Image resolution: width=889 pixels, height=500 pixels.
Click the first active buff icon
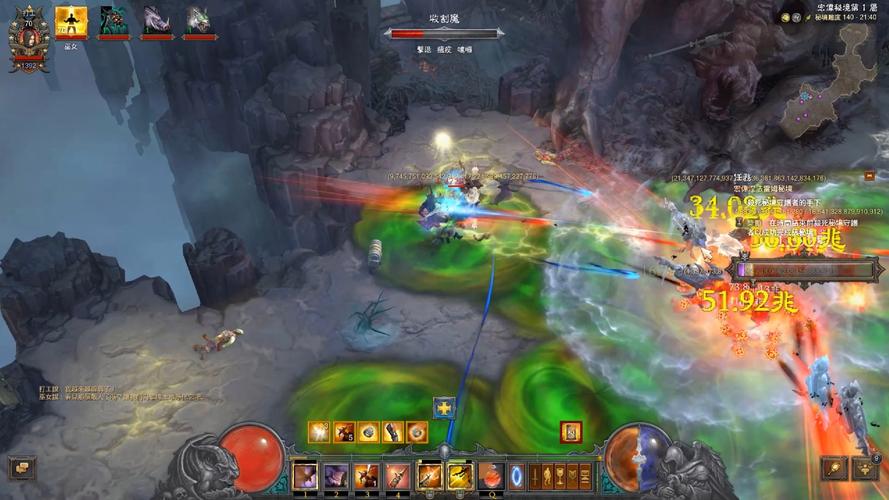click(319, 432)
